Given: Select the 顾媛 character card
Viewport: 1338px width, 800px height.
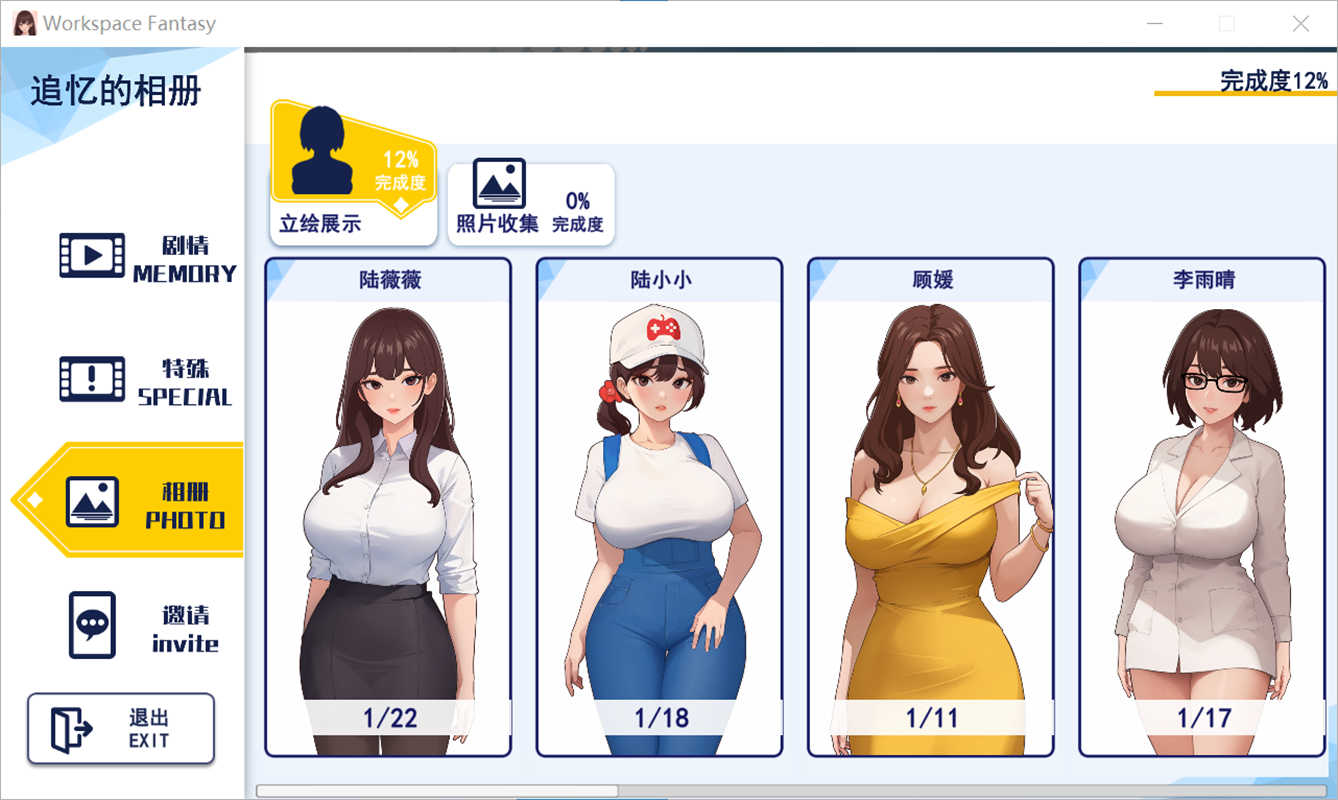Looking at the screenshot, I should pyautogui.click(x=931, y=507).
